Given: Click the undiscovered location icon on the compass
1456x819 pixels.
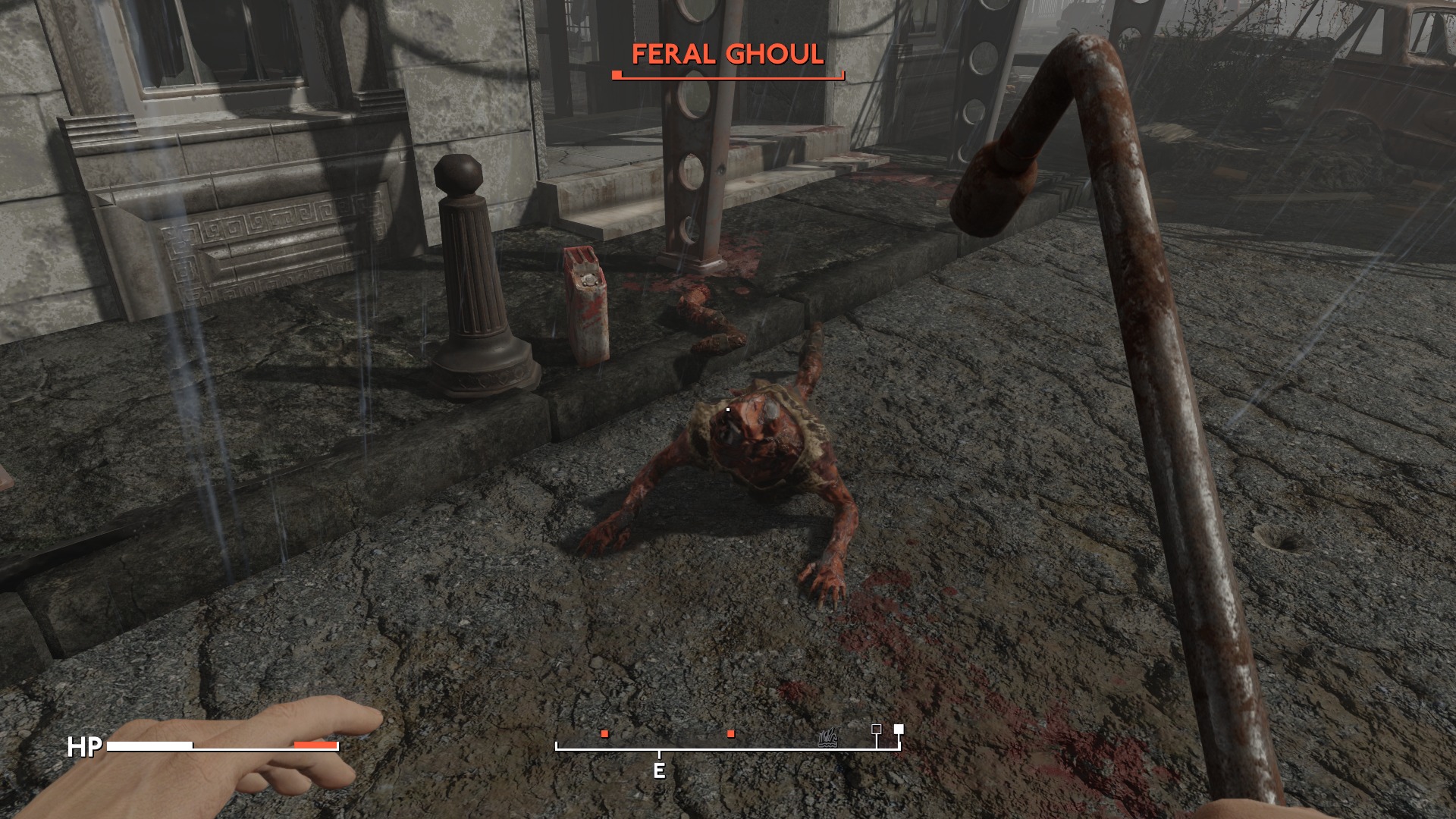Looking at the screenshot, I should point(829,735).
